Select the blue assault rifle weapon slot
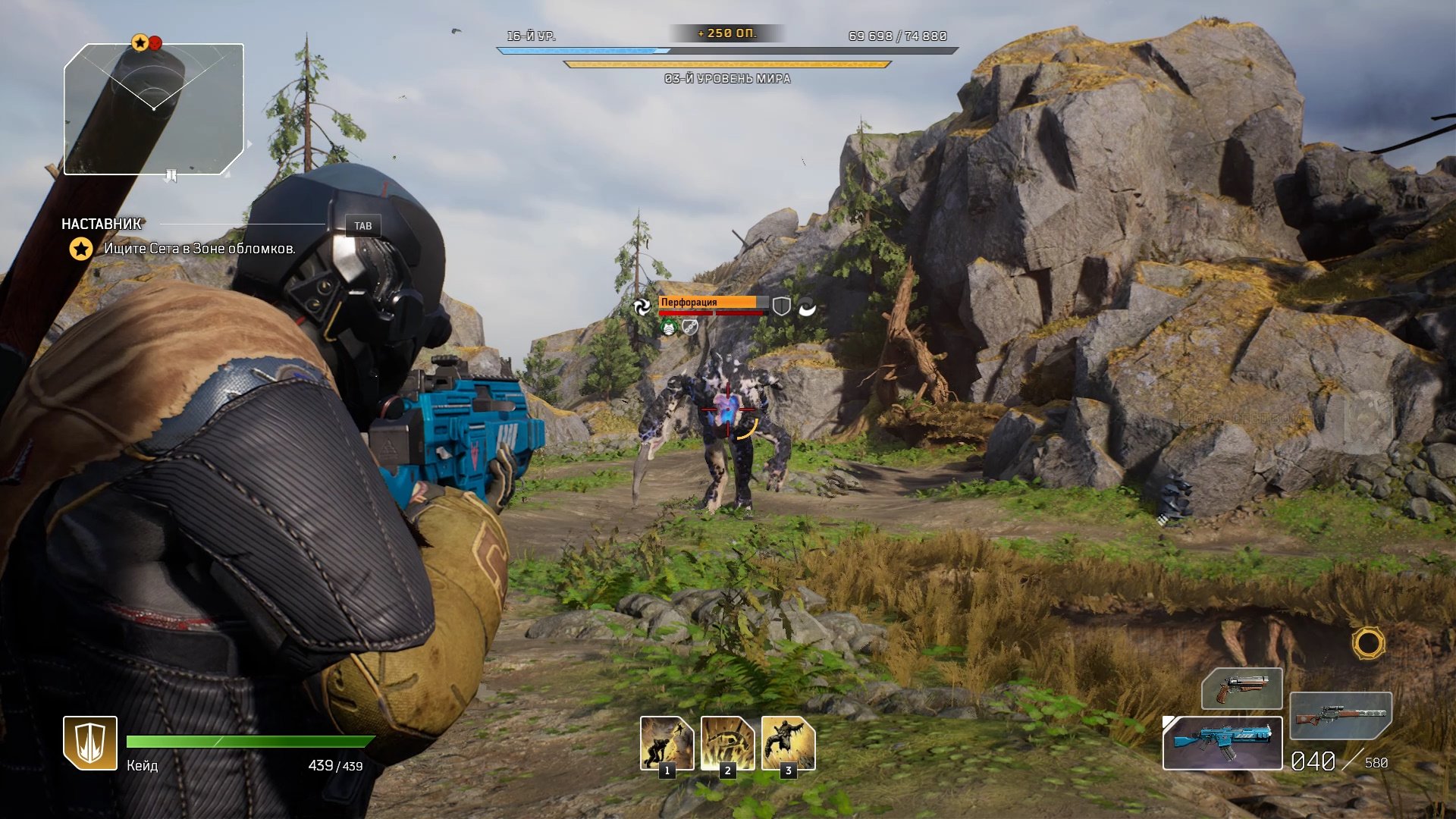Viewport: 1456px width, 819px height. [x=1222, y=743]
